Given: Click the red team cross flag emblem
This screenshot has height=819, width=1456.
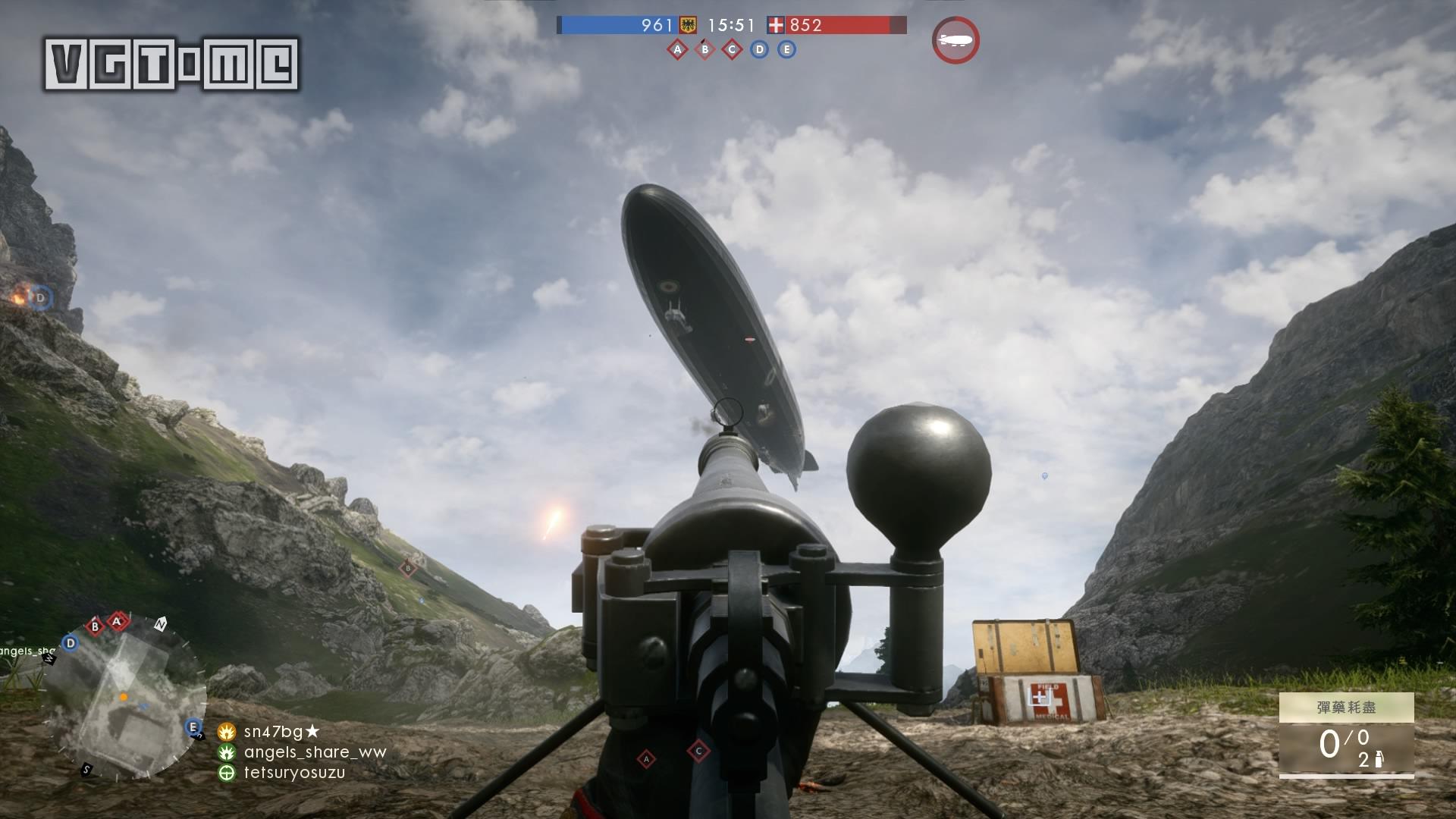Looking at the screenshot, I should 776,25.
